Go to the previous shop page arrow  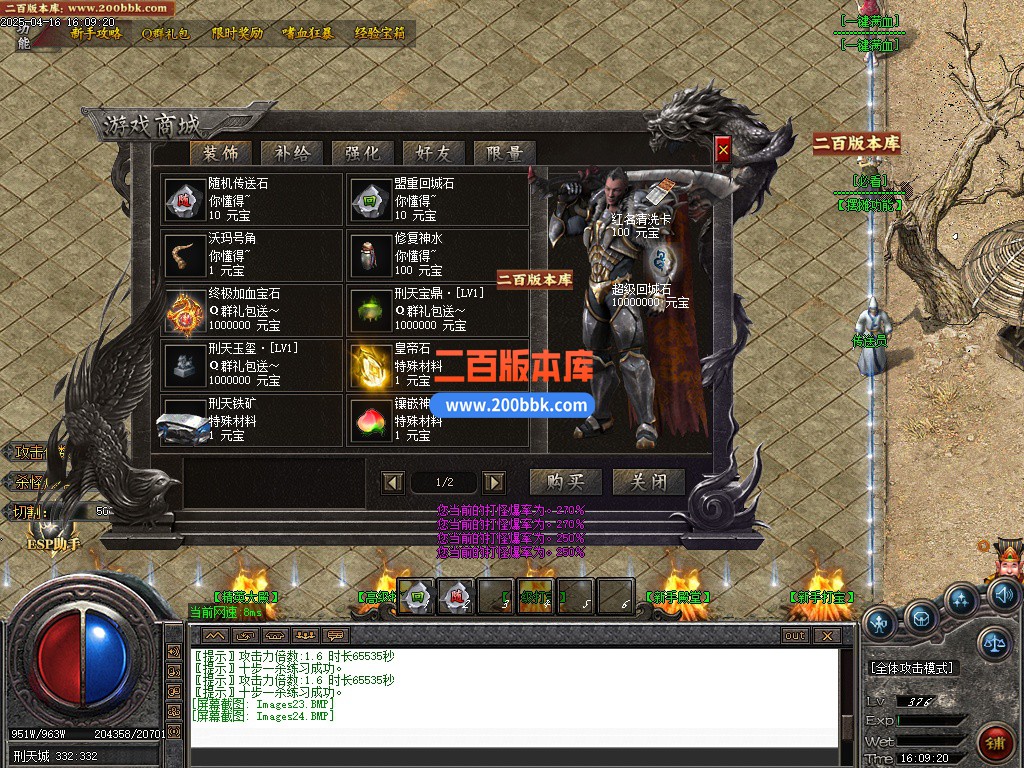[393, 483]
